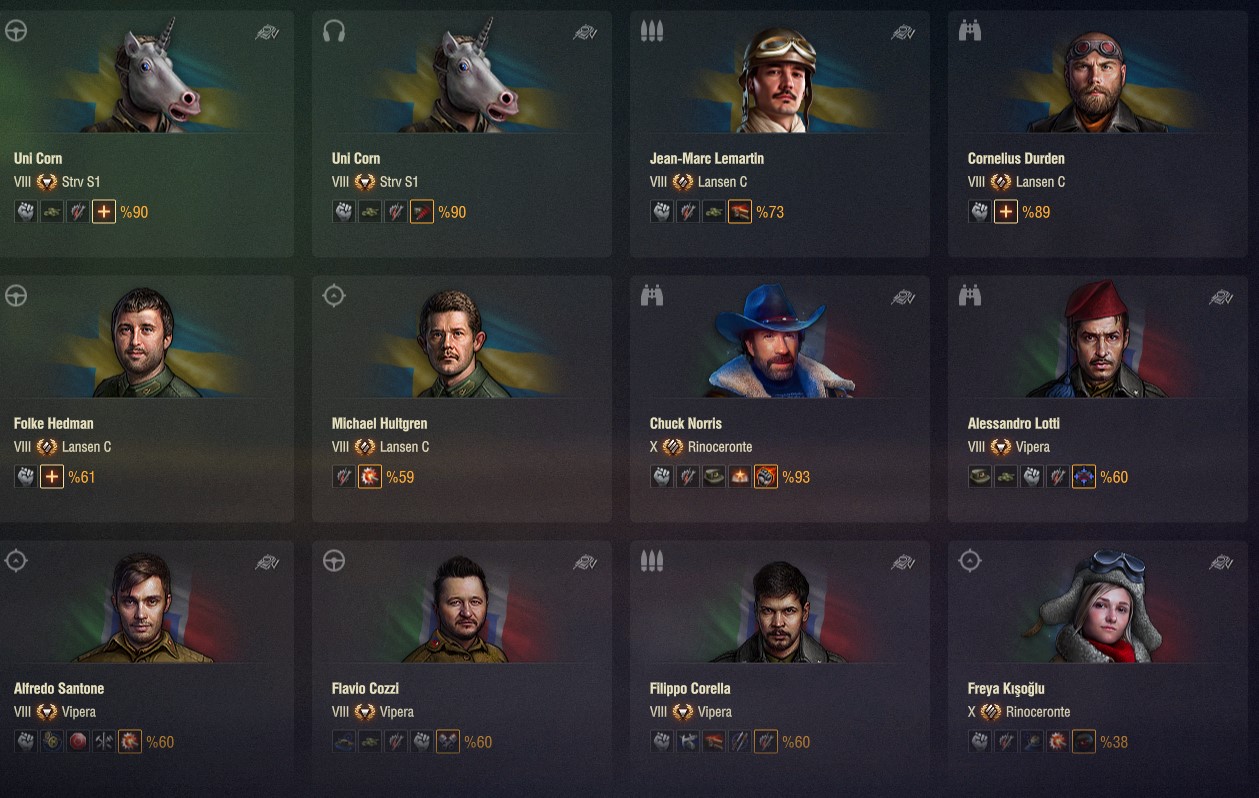Choose crew member Jean-Marc Lemartin
Image resolution: width=1259 pixels, height=798 pixels.
click(779, 134)
